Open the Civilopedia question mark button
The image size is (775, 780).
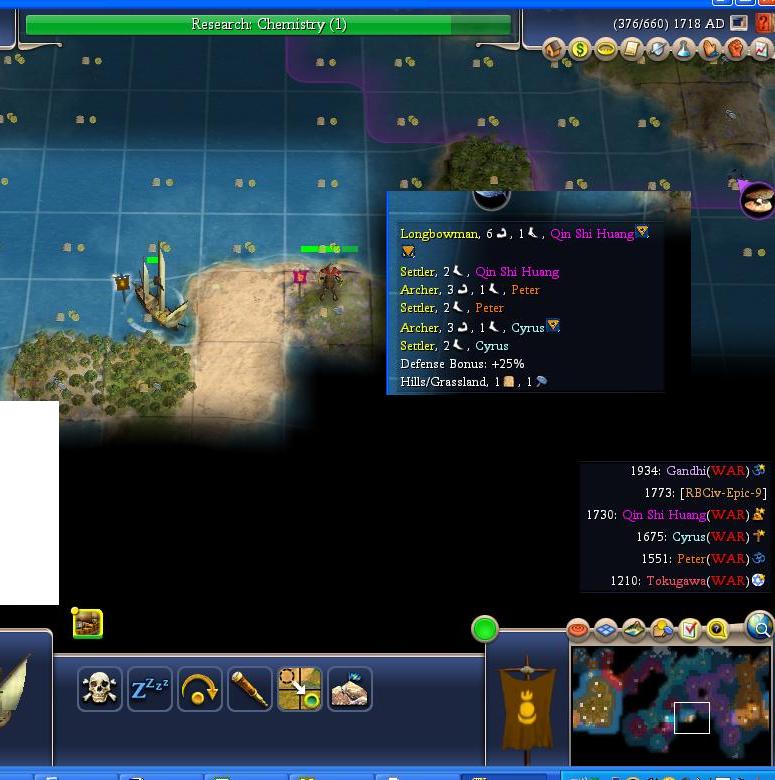(764, 23)
